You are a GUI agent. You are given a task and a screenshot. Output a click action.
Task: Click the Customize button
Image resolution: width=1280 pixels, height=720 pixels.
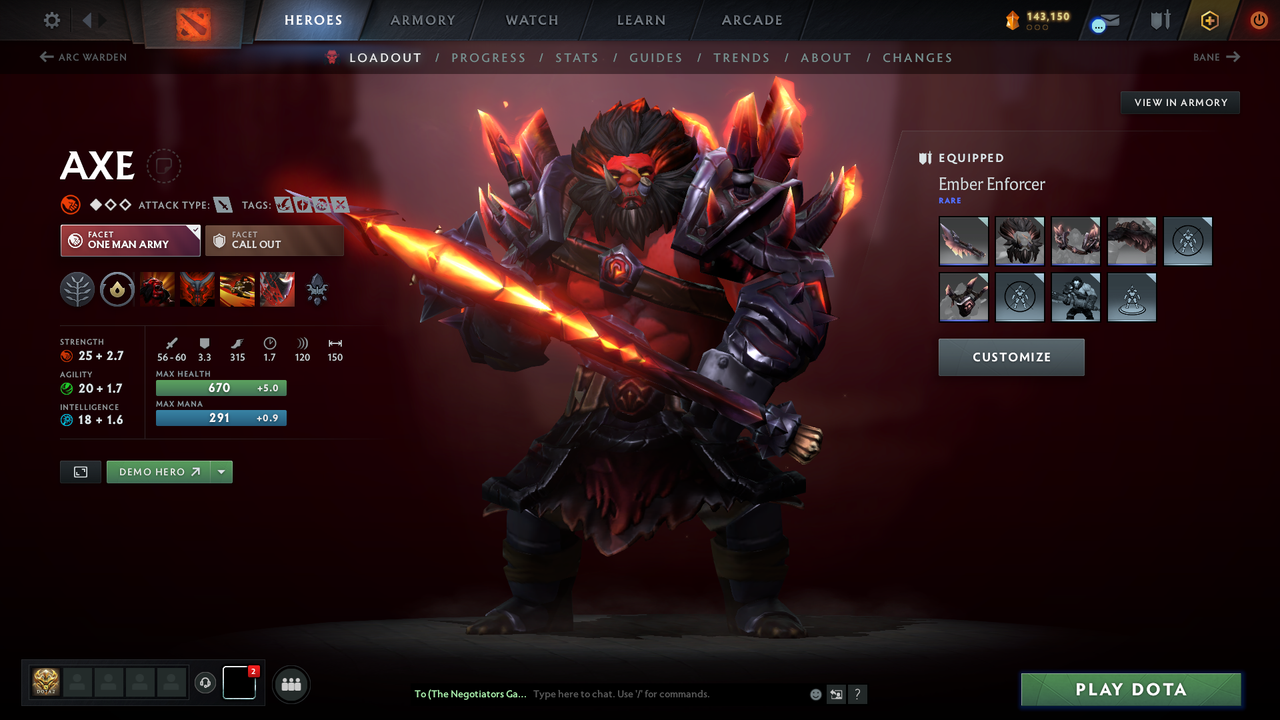coord(1011,357)
